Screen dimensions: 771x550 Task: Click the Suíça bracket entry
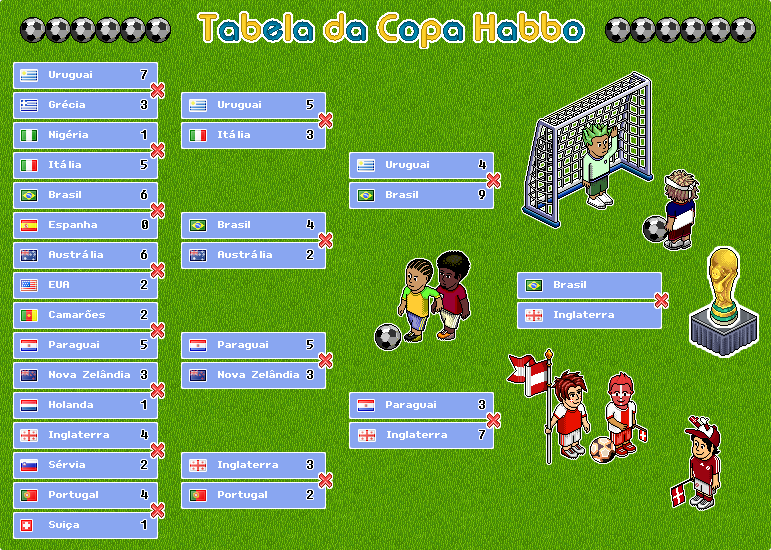click(85, 525)
